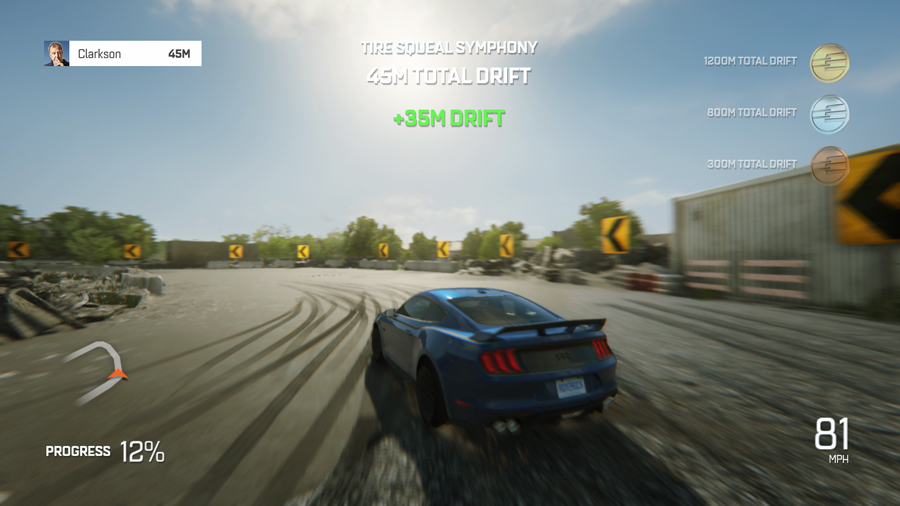Image resolution: width=900 pixels, height=506 pixels.
Task: Select the silver 800M total drift medal
Action: point(829,114)
